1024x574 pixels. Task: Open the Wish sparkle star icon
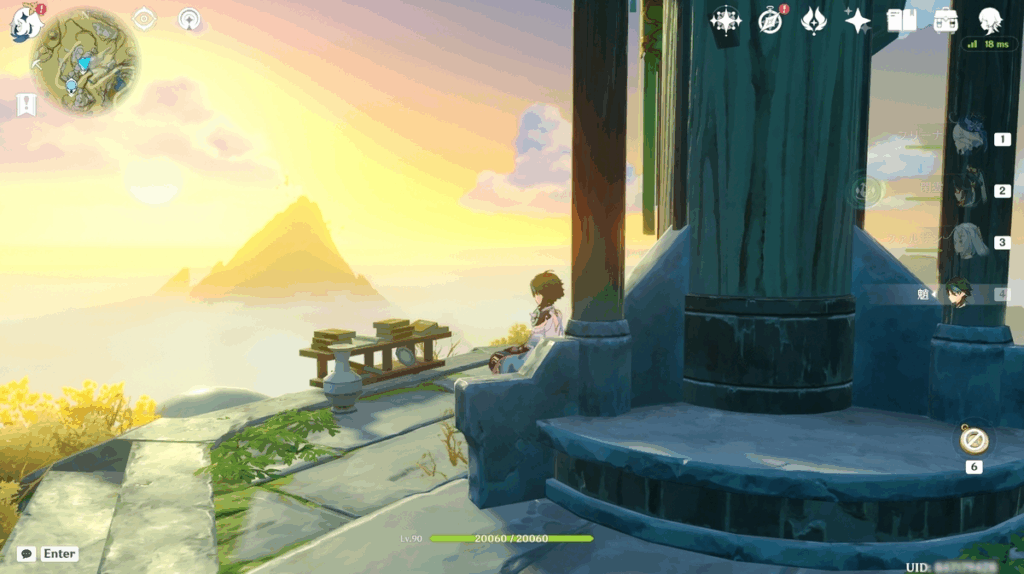click(857, 20)
